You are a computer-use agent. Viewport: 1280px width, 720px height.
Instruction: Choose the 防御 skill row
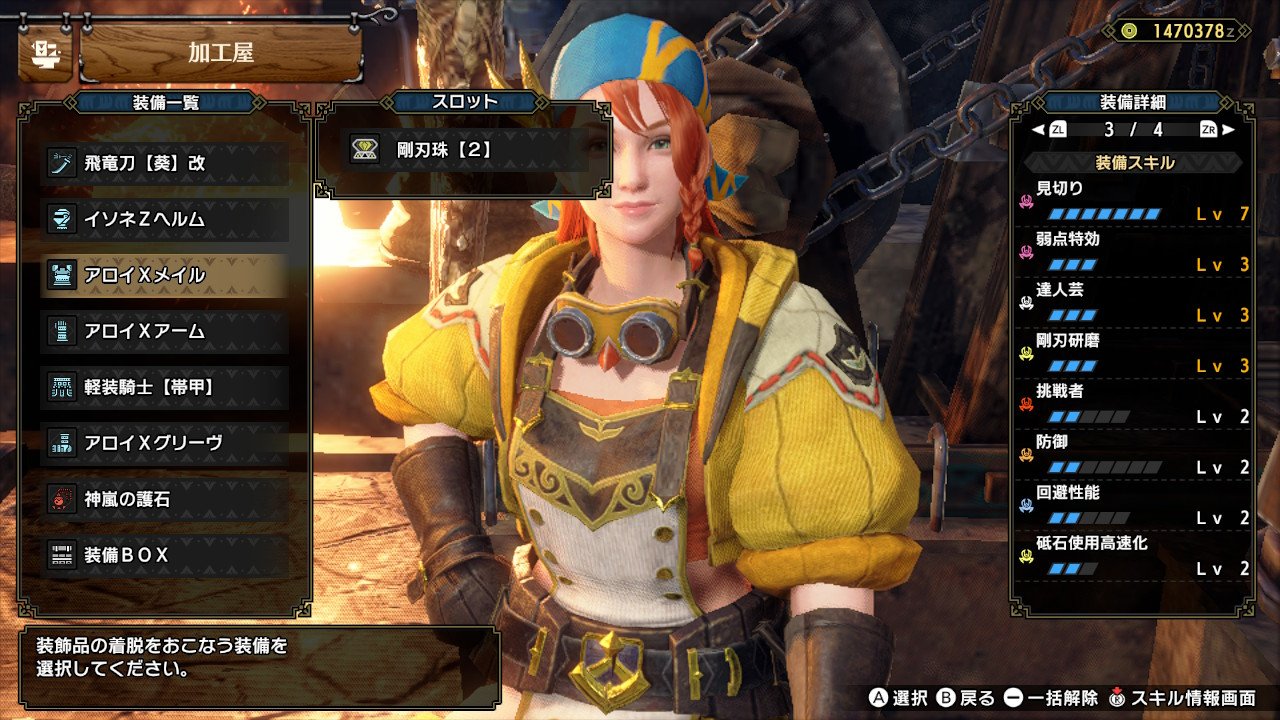coord(1134,456)
